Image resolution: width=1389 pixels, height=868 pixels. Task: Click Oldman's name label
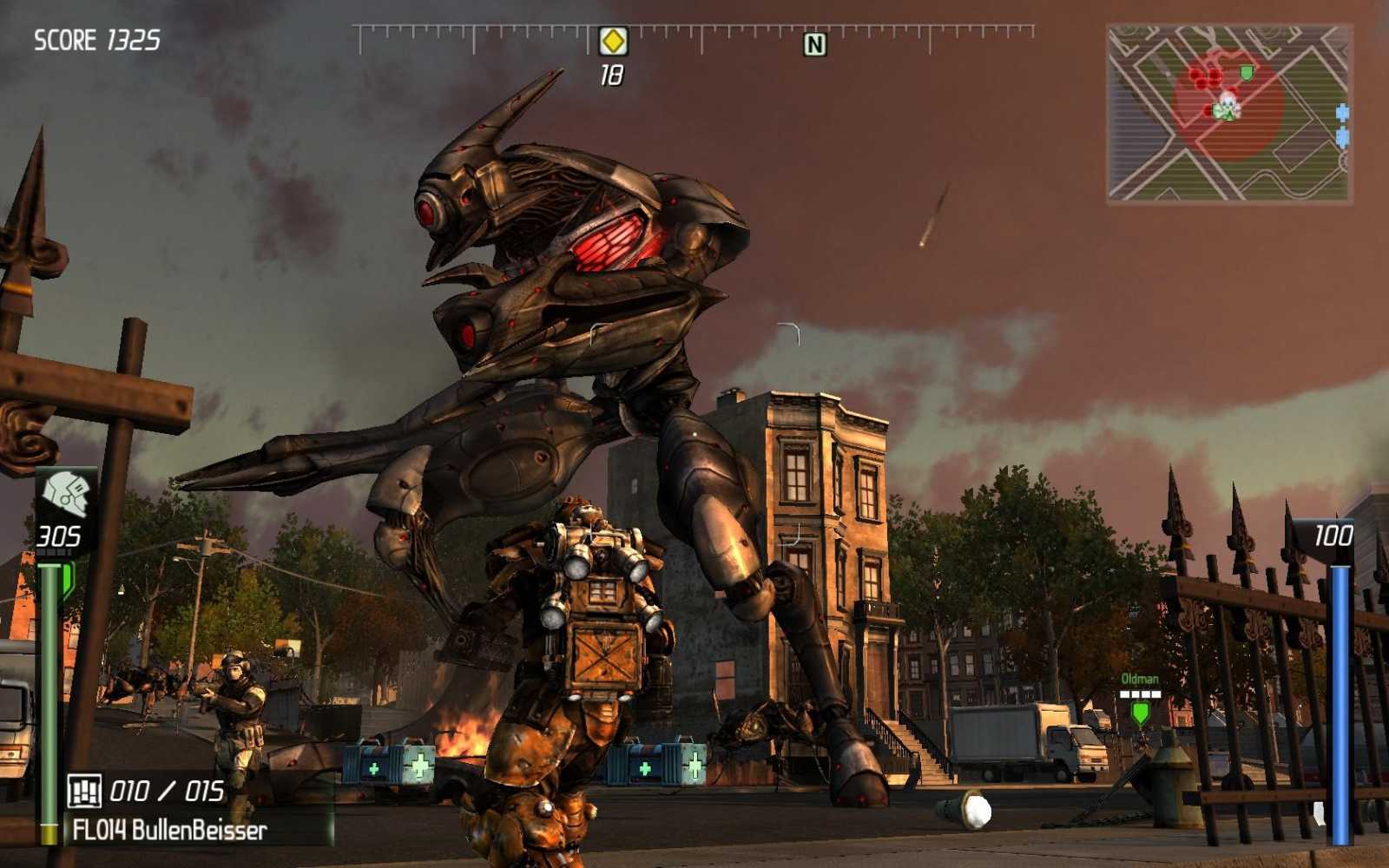coord(1139,678)
